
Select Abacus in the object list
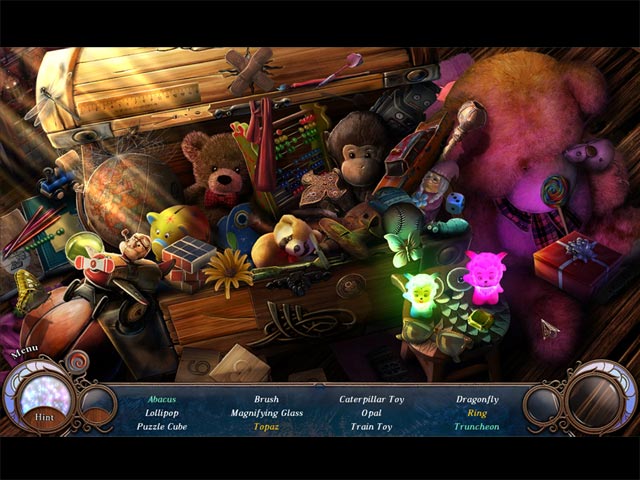(161, 399)
